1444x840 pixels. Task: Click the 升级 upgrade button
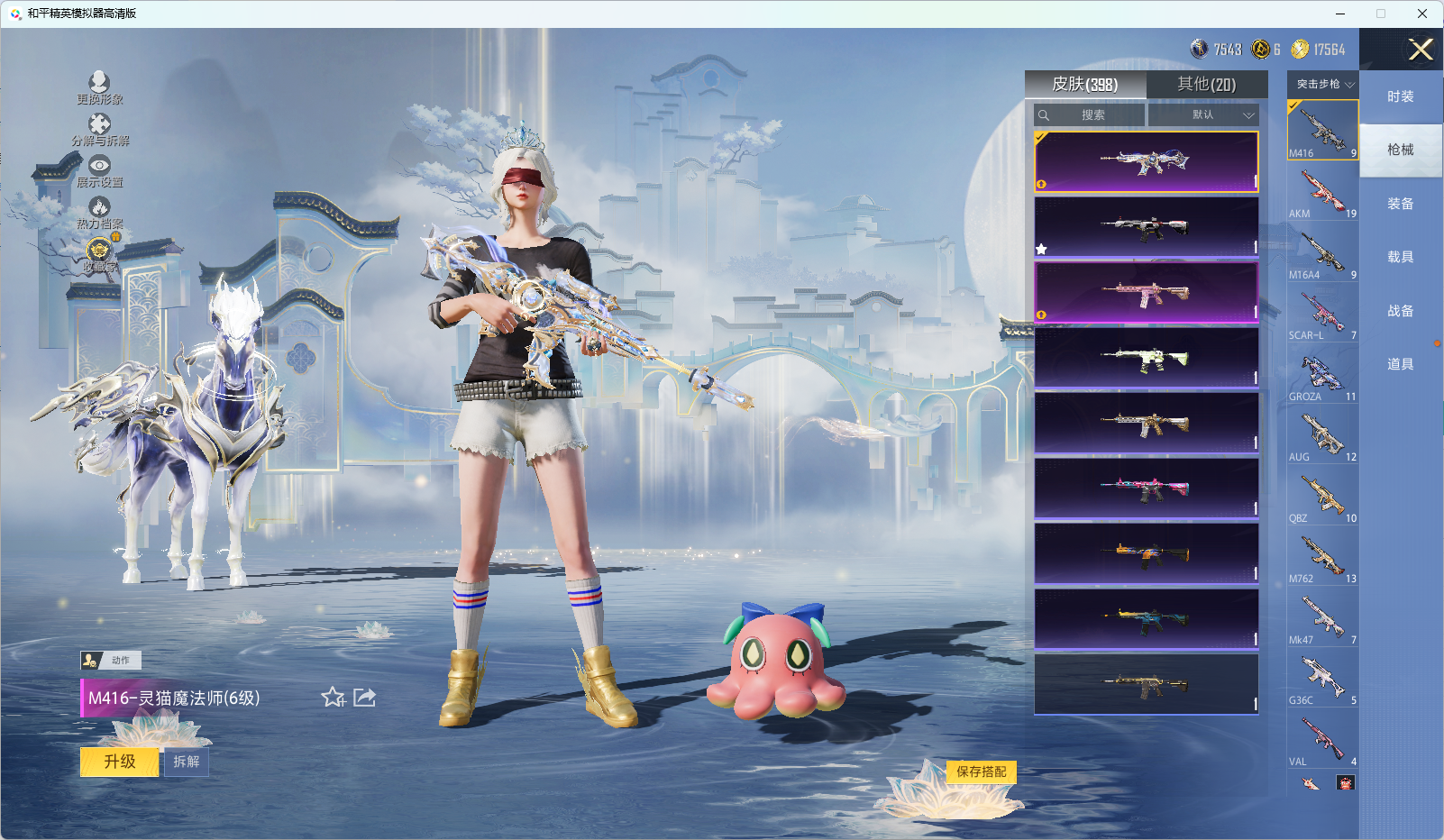(119, 762)
